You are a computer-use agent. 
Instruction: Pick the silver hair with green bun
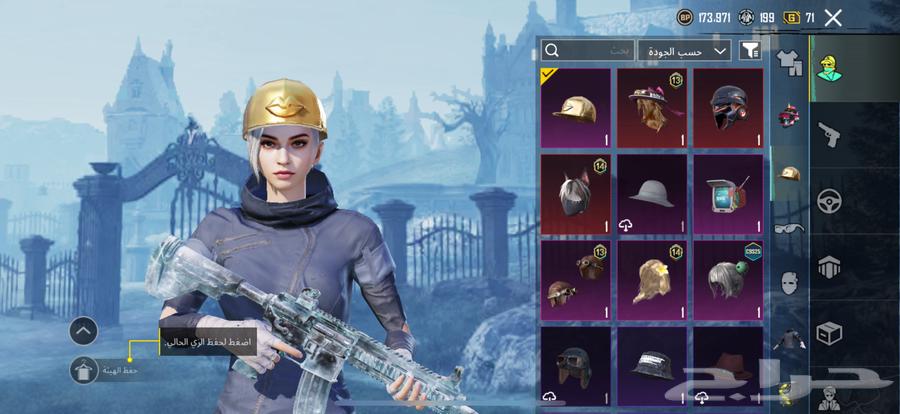click(x=728, y=278)
